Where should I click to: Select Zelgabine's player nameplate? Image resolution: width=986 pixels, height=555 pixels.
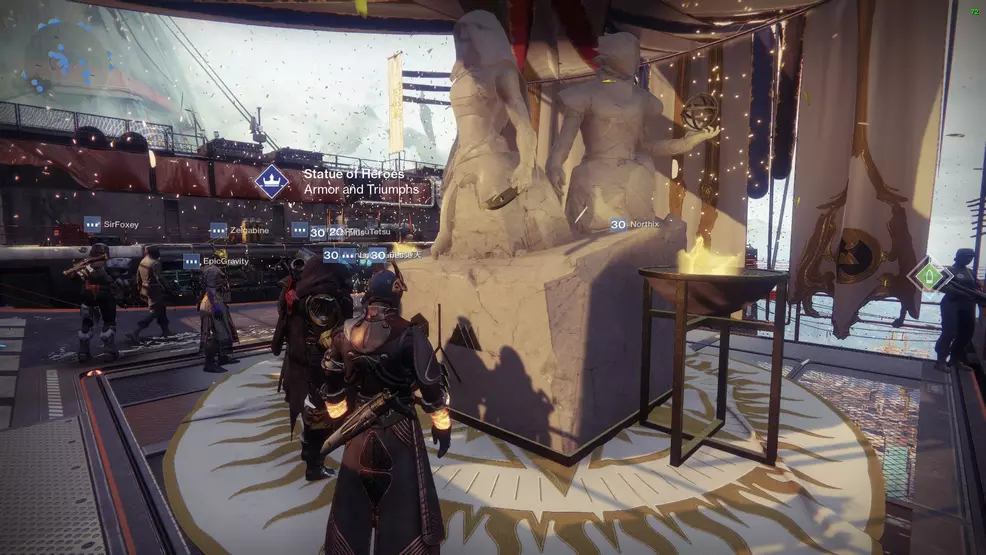coord(239,230)
